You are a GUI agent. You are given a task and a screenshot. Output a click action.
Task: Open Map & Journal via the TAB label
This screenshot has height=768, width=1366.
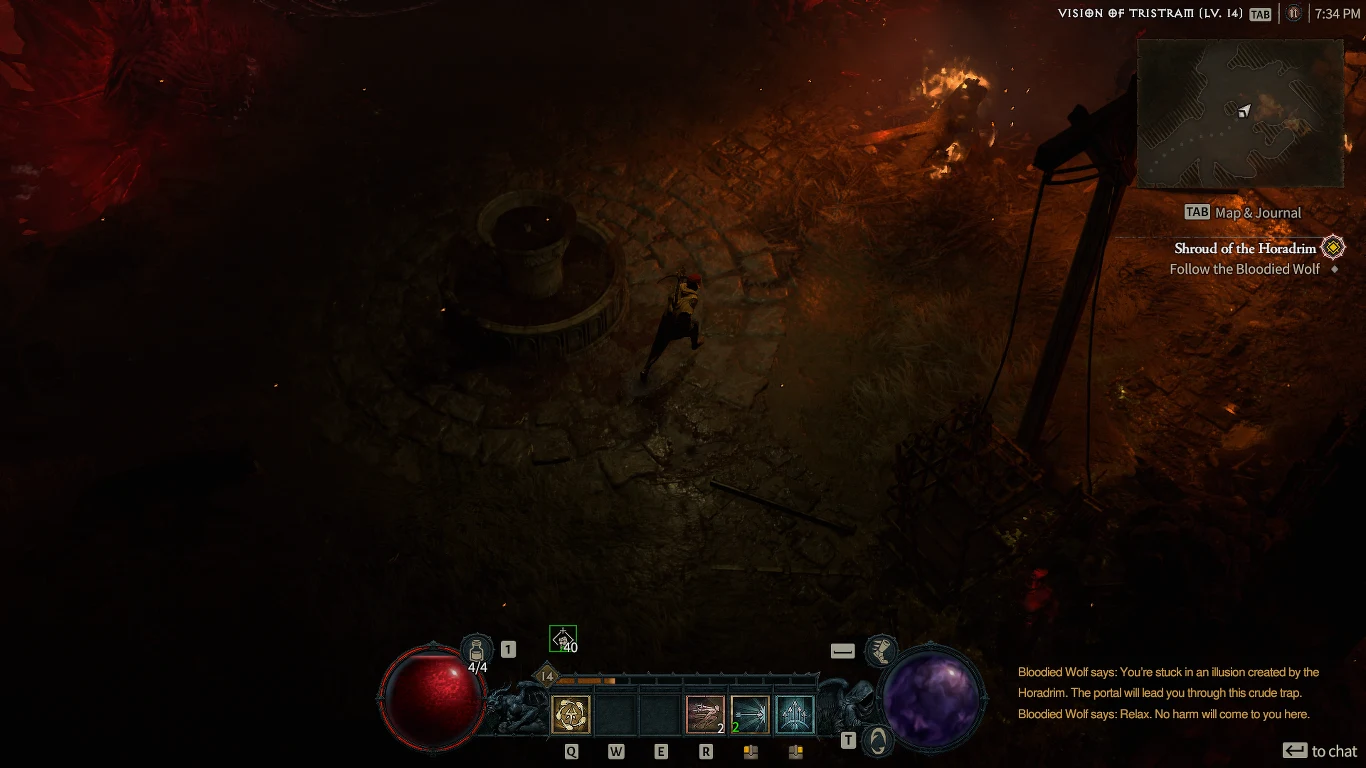(1242, 212)
